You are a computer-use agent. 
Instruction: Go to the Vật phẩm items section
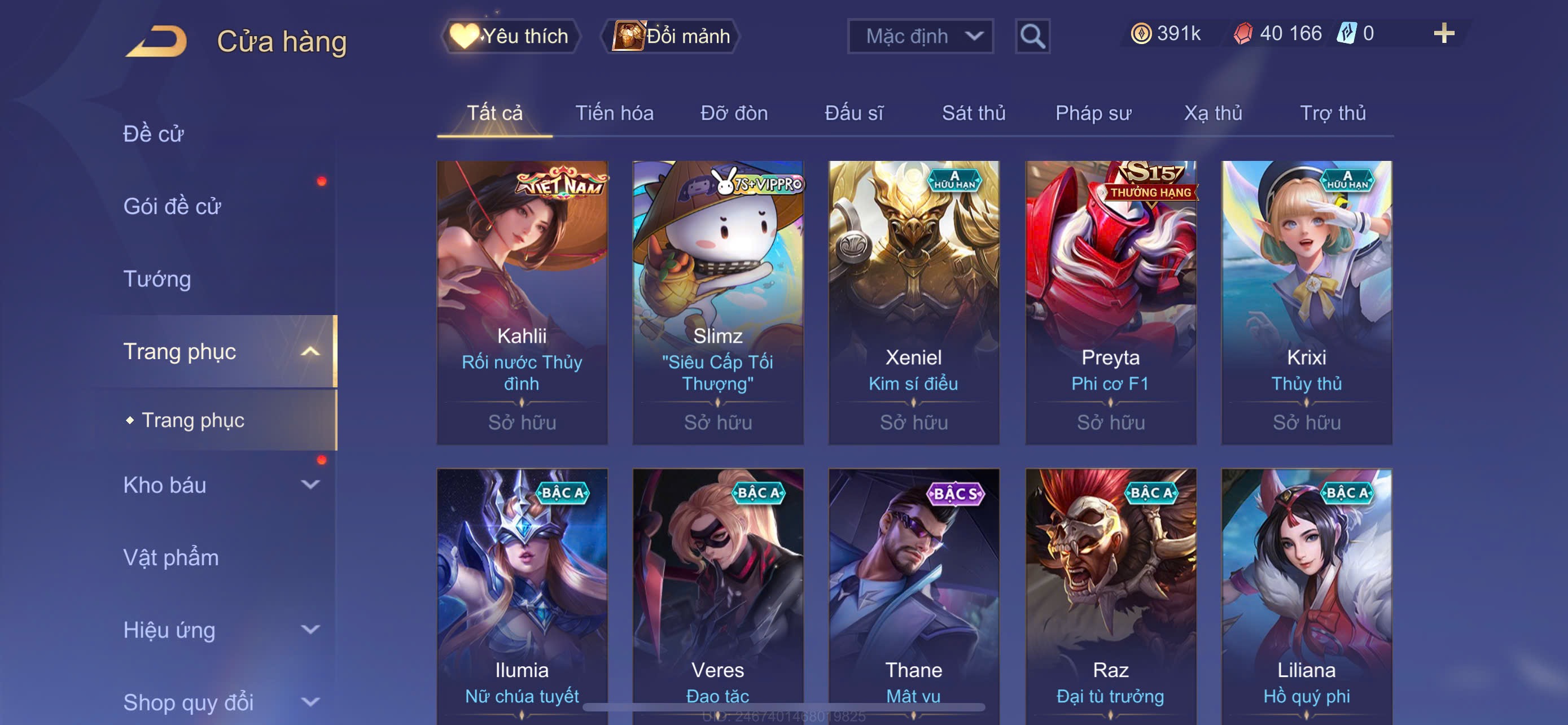pos(171,558)
